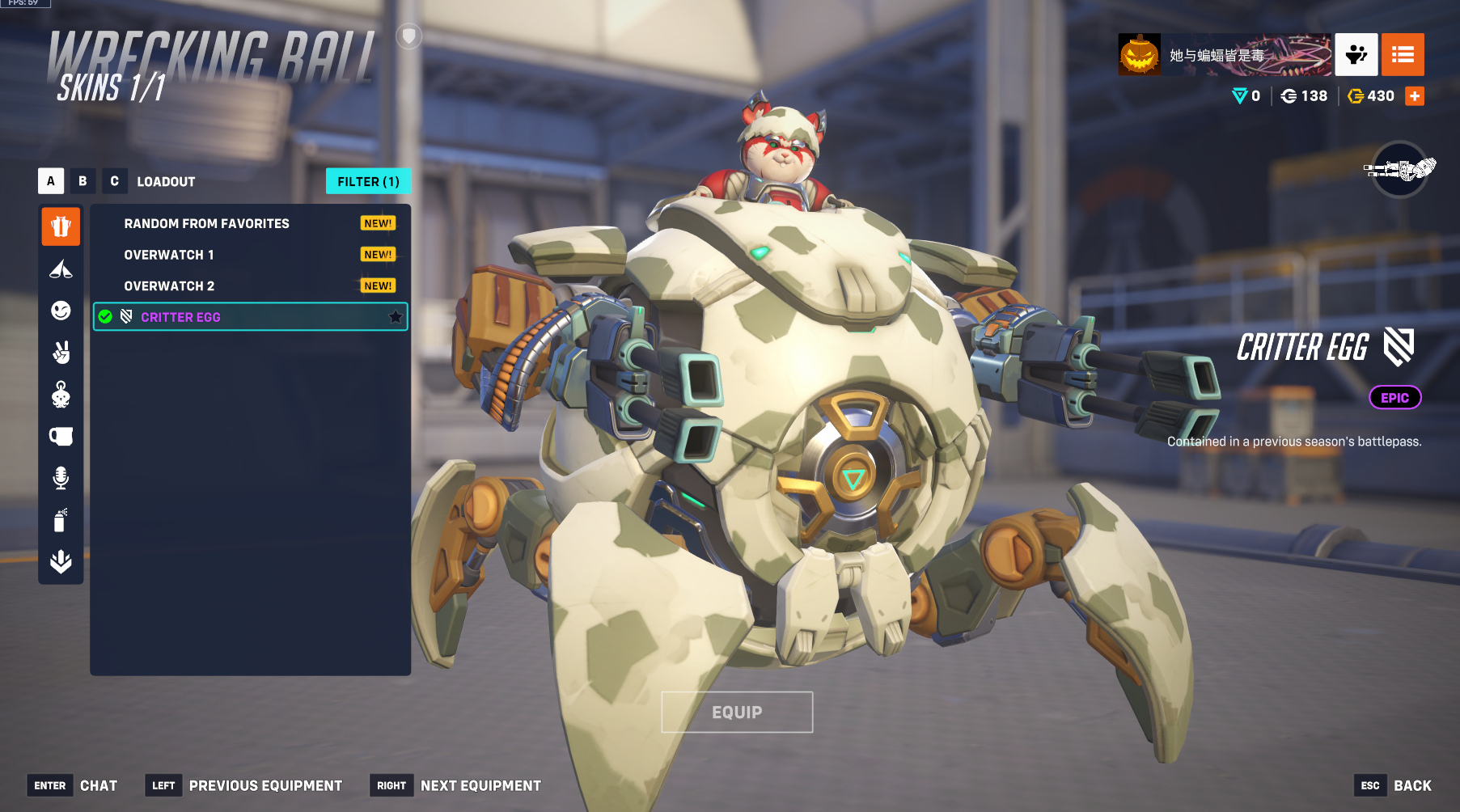Switch to loadout B
1460x812 pixels.
(x=83, y=181)
